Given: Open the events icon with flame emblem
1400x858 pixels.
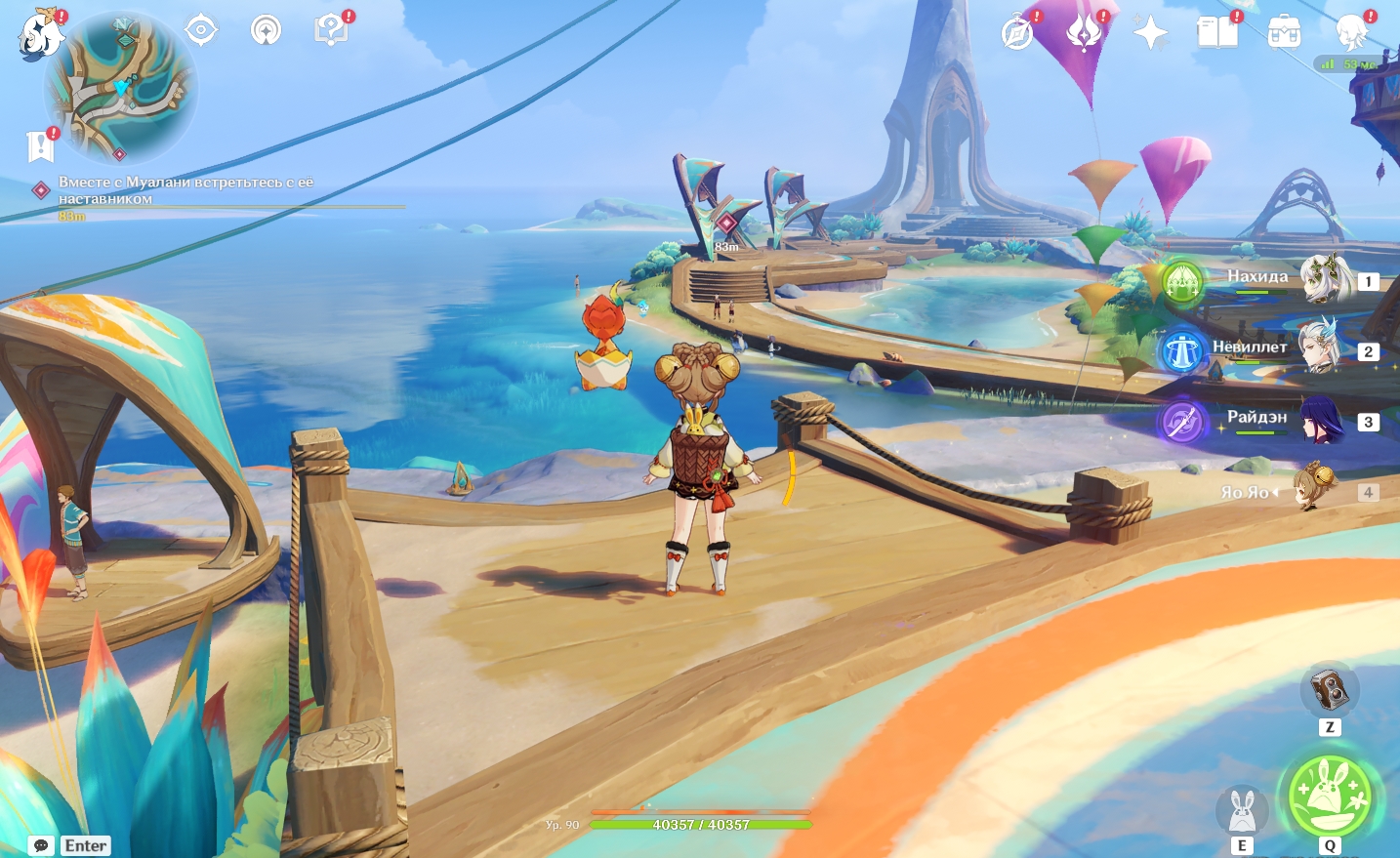Looking at the screenshot, I should coord(1084,33).
